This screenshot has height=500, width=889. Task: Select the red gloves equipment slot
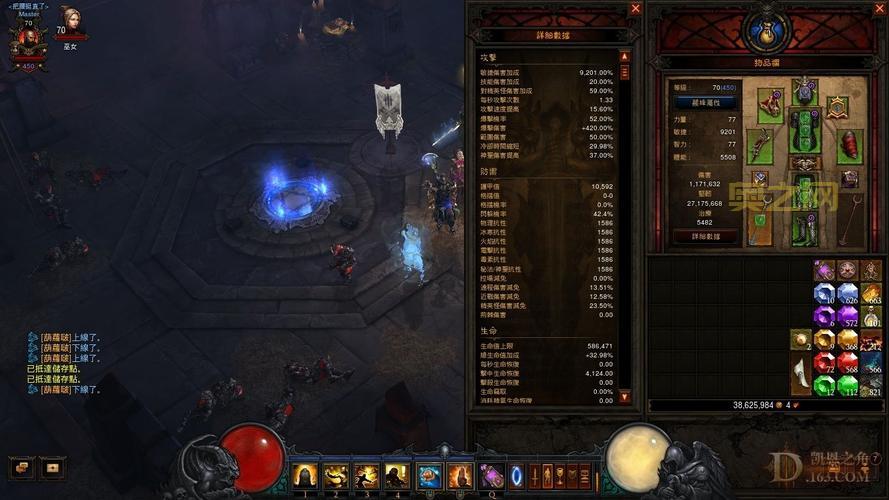850,145
